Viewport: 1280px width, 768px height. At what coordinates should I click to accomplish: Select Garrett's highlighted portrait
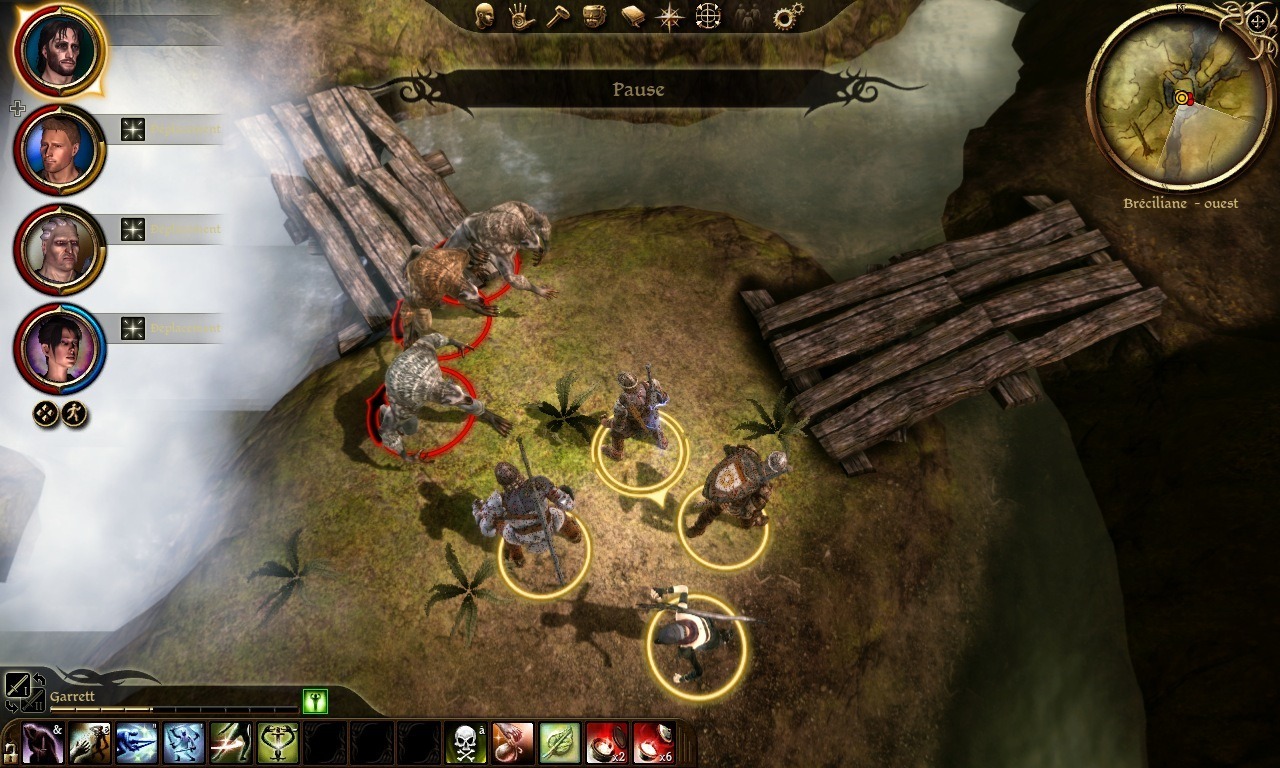pos(59,49)
